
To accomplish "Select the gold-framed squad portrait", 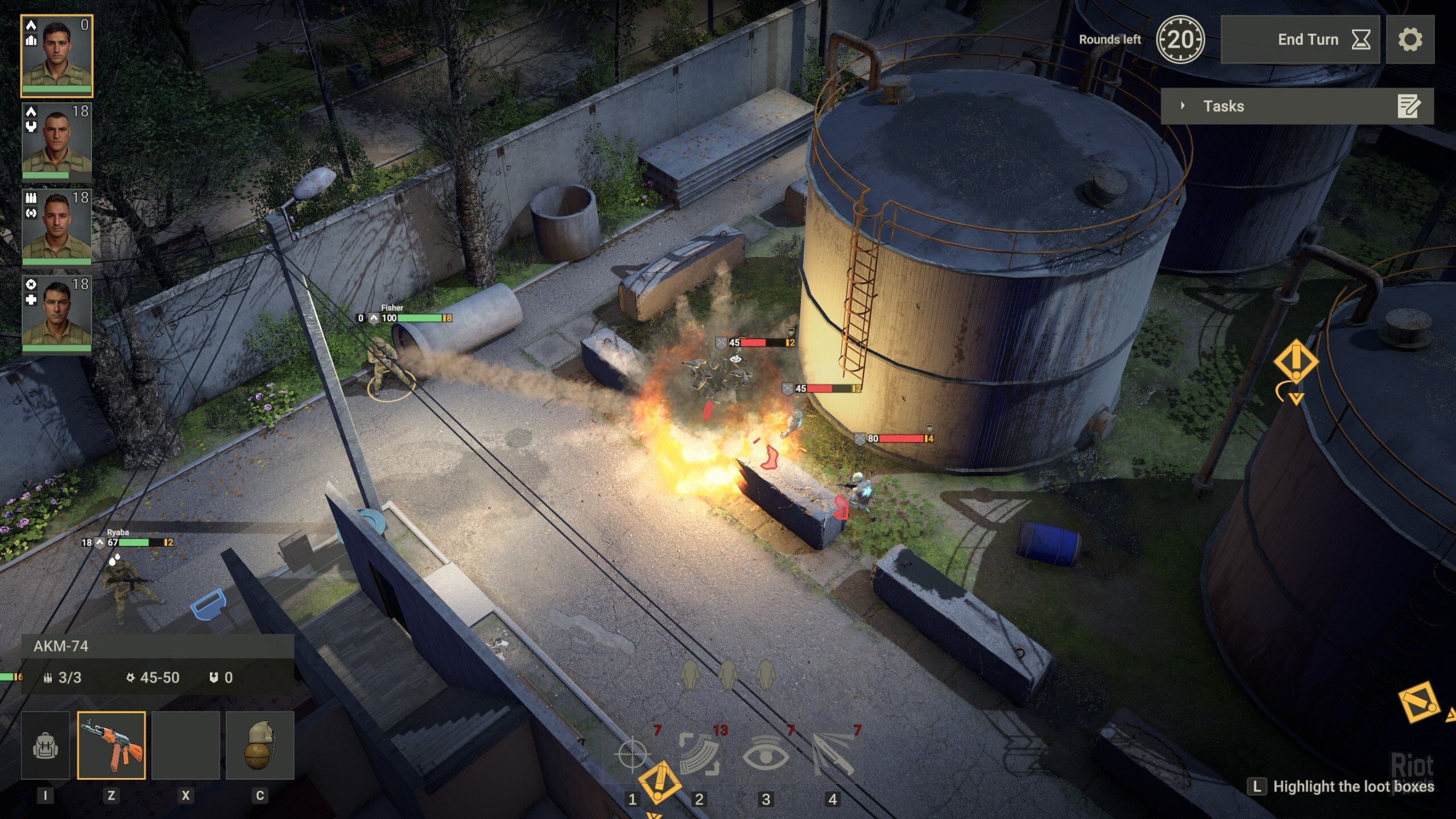I will coord(57,56).
